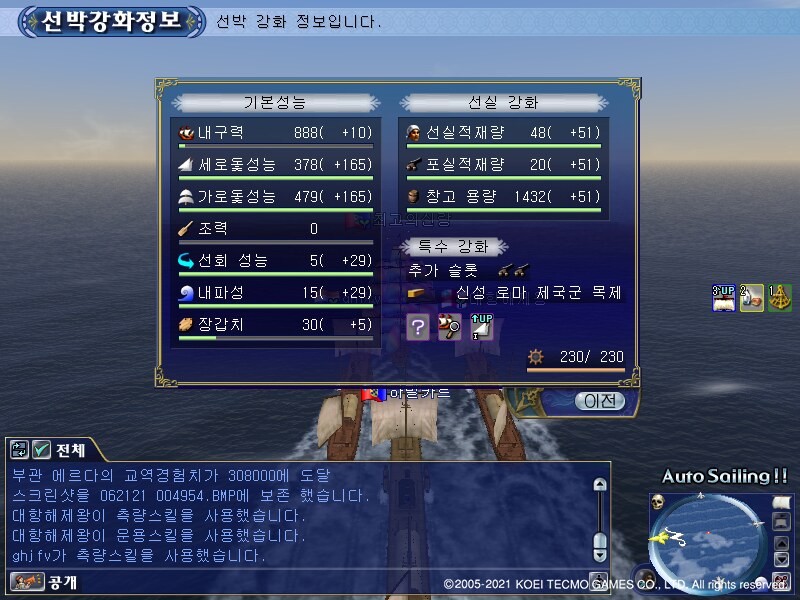The width and height of the screenshot is (800, 600).
Task: Click the 이전 (previous) button
Action: (x=599, y=401)
